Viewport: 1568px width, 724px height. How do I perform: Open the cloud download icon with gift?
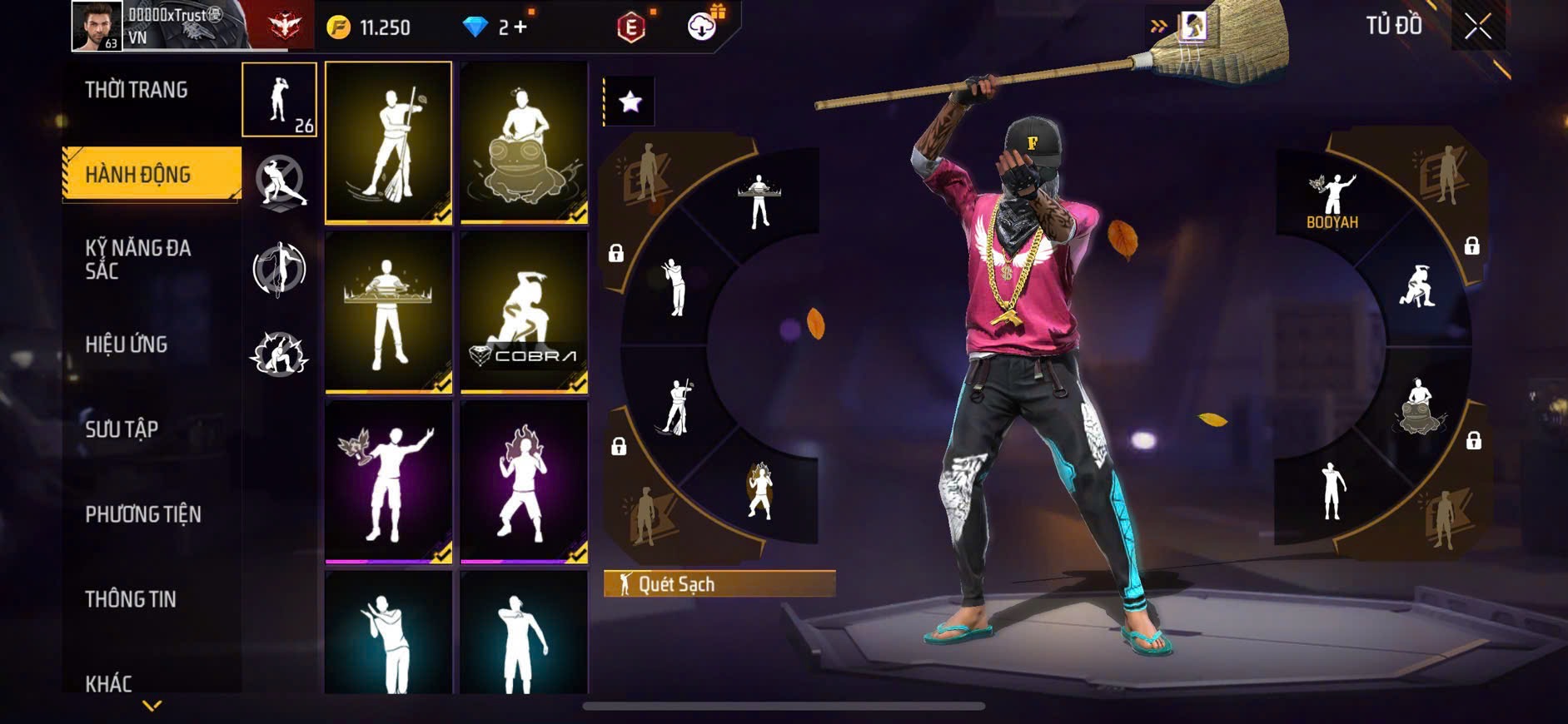[x=703, y=27]
